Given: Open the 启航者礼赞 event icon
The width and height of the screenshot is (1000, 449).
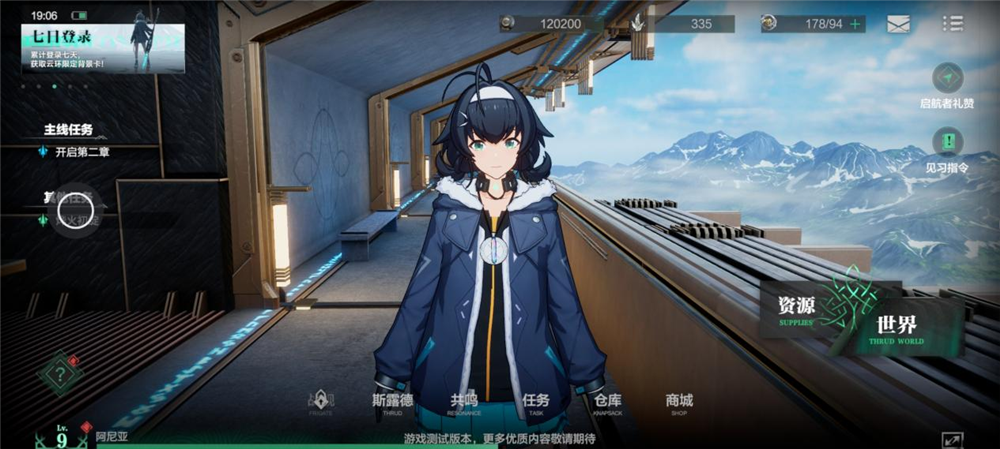Looking at the screenshot, I should (947, 78).
